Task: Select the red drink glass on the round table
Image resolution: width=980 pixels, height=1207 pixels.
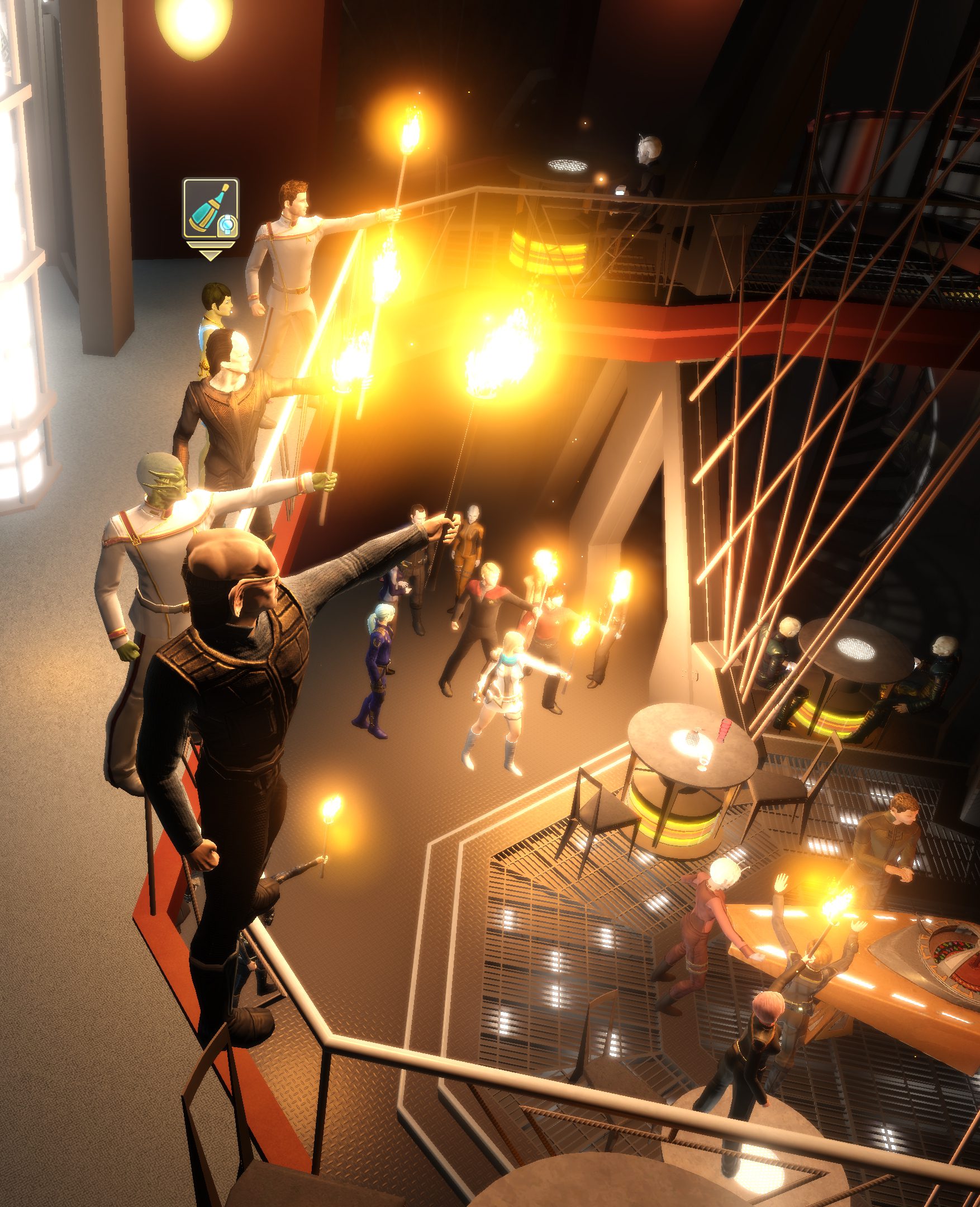Action: (724, 730)
